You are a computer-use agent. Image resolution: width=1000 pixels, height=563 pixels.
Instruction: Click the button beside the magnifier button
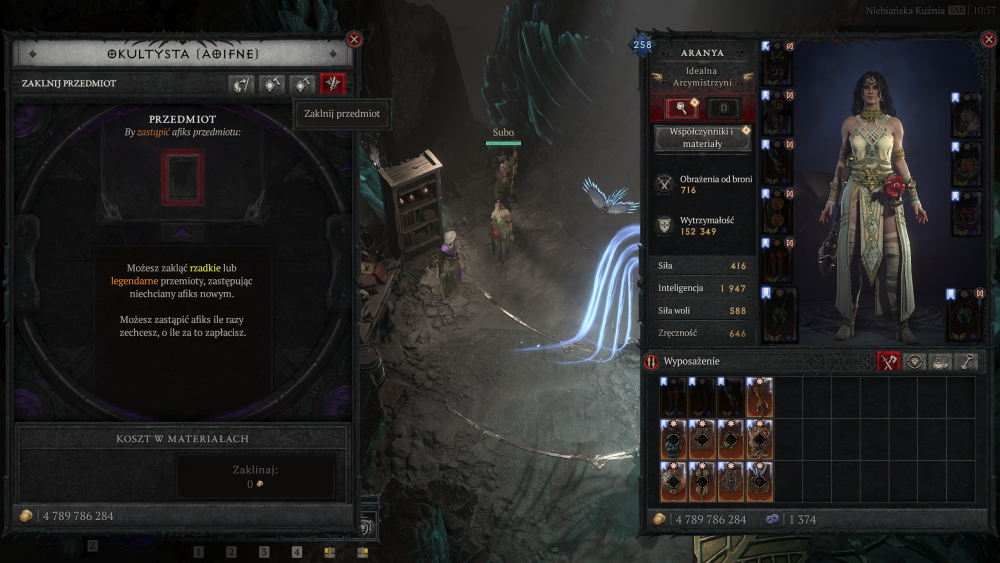[725, 108]
